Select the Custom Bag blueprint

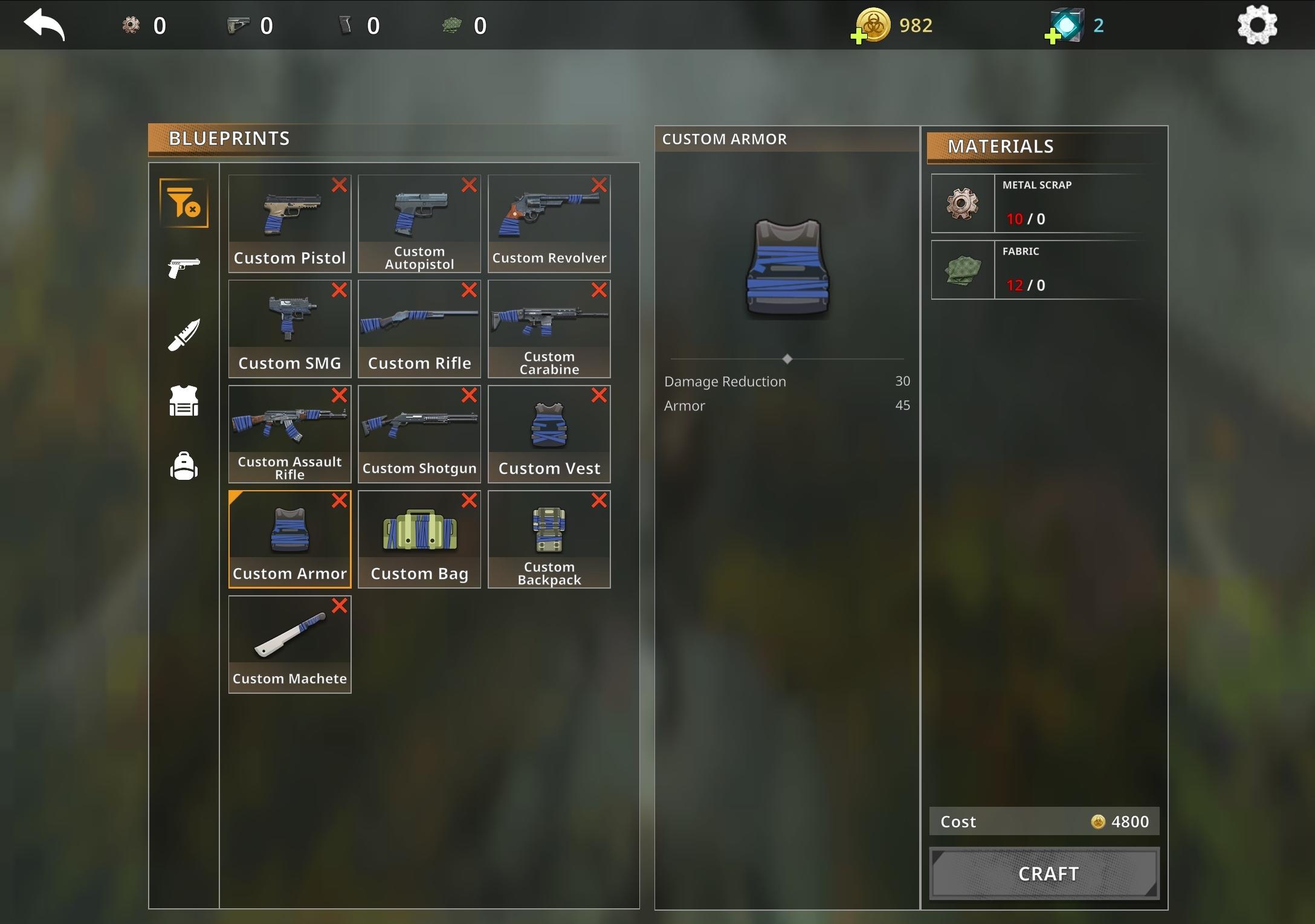[419, 532]
